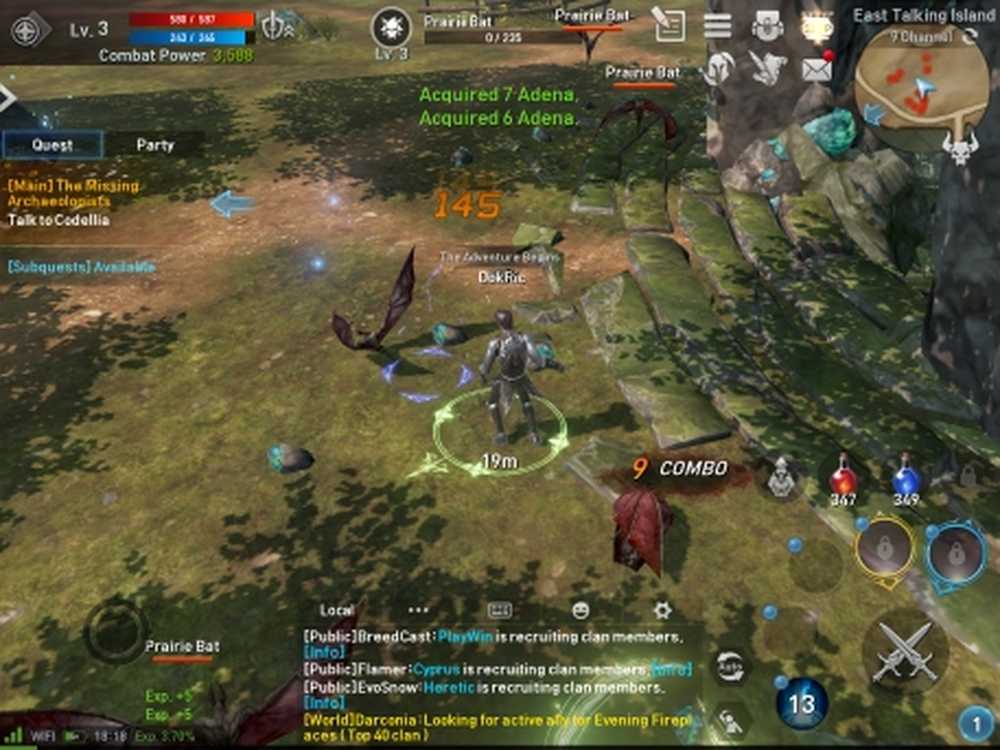Use the blue mana potion
The width and height of the screenshot is (1000, 750).
click(906, 479)
